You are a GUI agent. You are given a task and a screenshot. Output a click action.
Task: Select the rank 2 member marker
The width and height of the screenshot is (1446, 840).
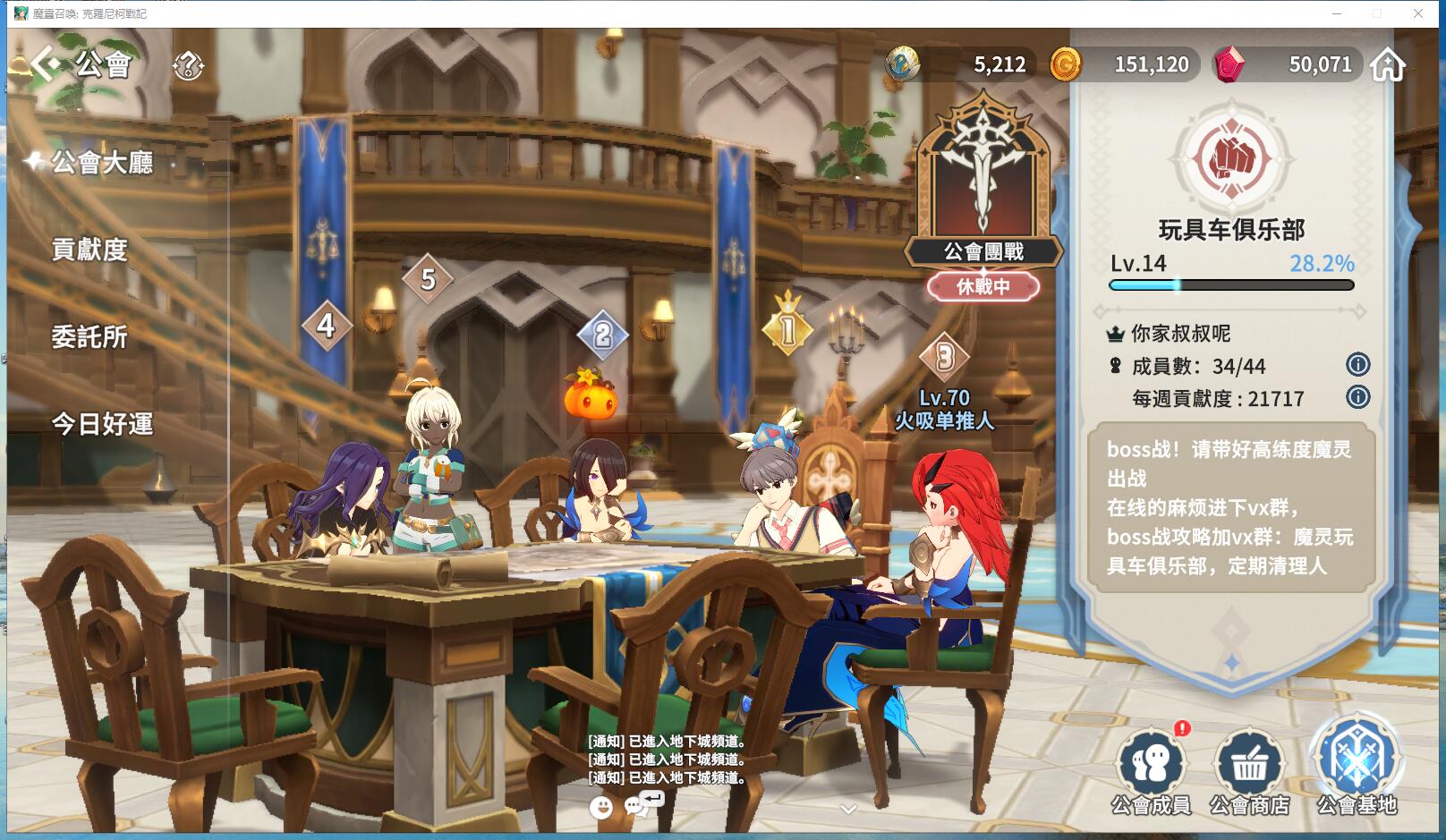pos(602,335)
